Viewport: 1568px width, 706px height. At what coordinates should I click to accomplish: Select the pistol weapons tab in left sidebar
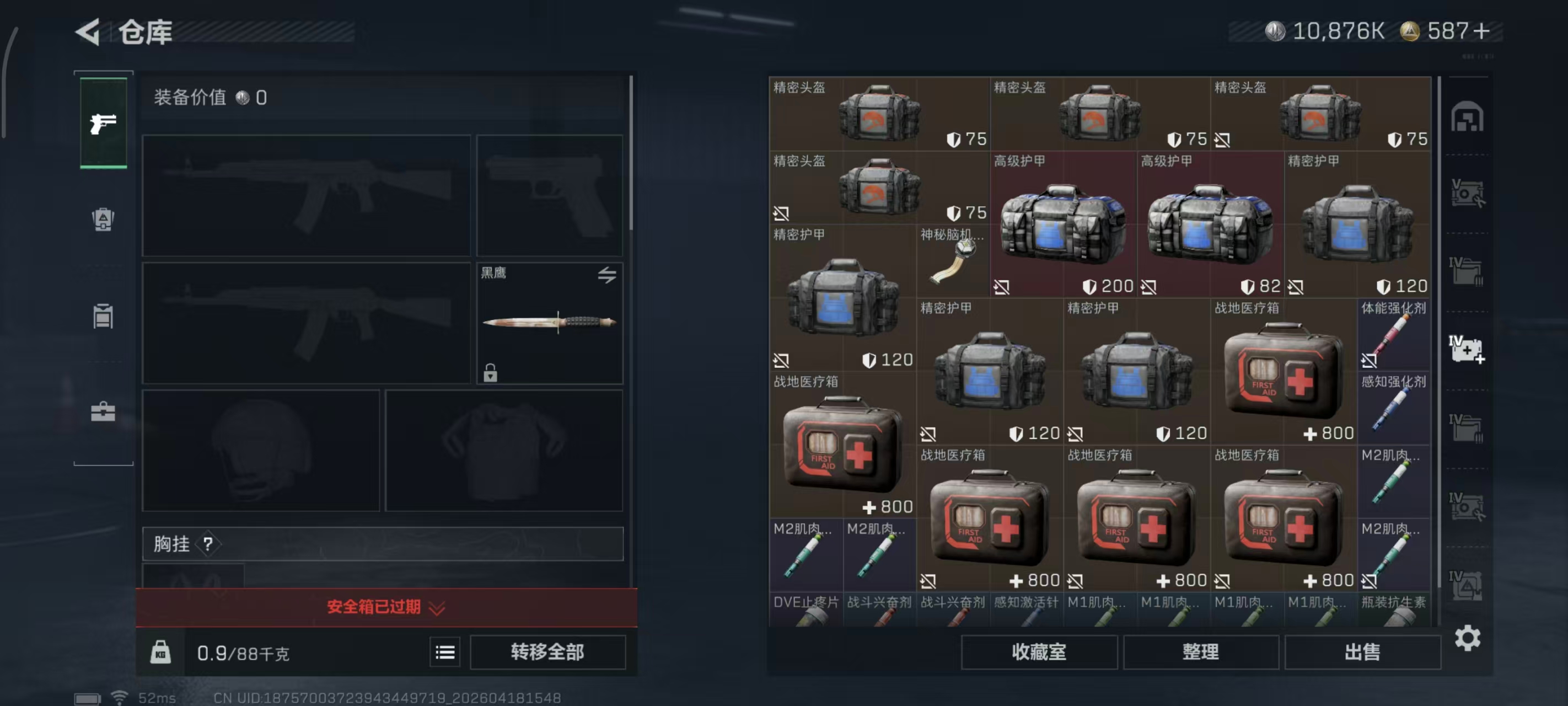pyautogui.click(x=103, y=124)
